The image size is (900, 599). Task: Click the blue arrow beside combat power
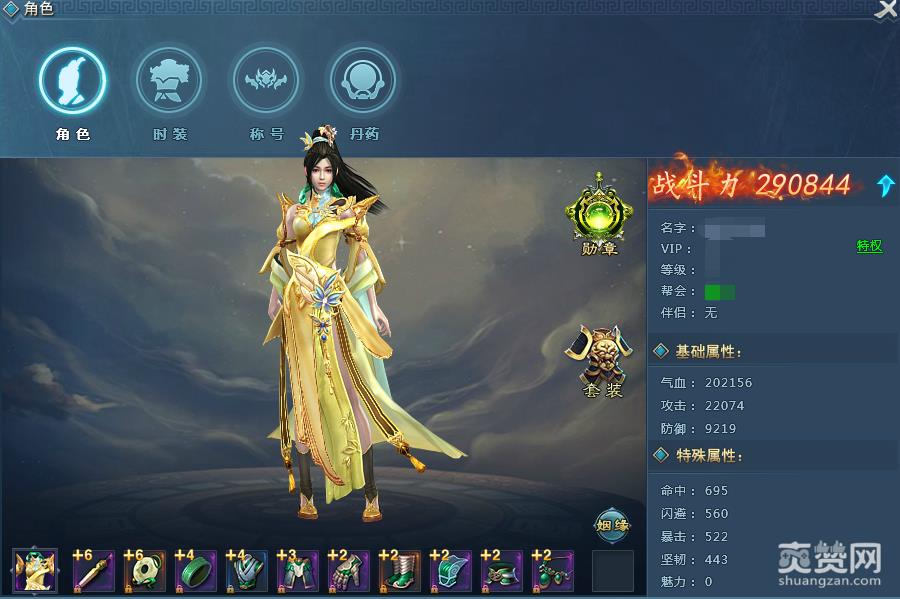click(885, 185)
